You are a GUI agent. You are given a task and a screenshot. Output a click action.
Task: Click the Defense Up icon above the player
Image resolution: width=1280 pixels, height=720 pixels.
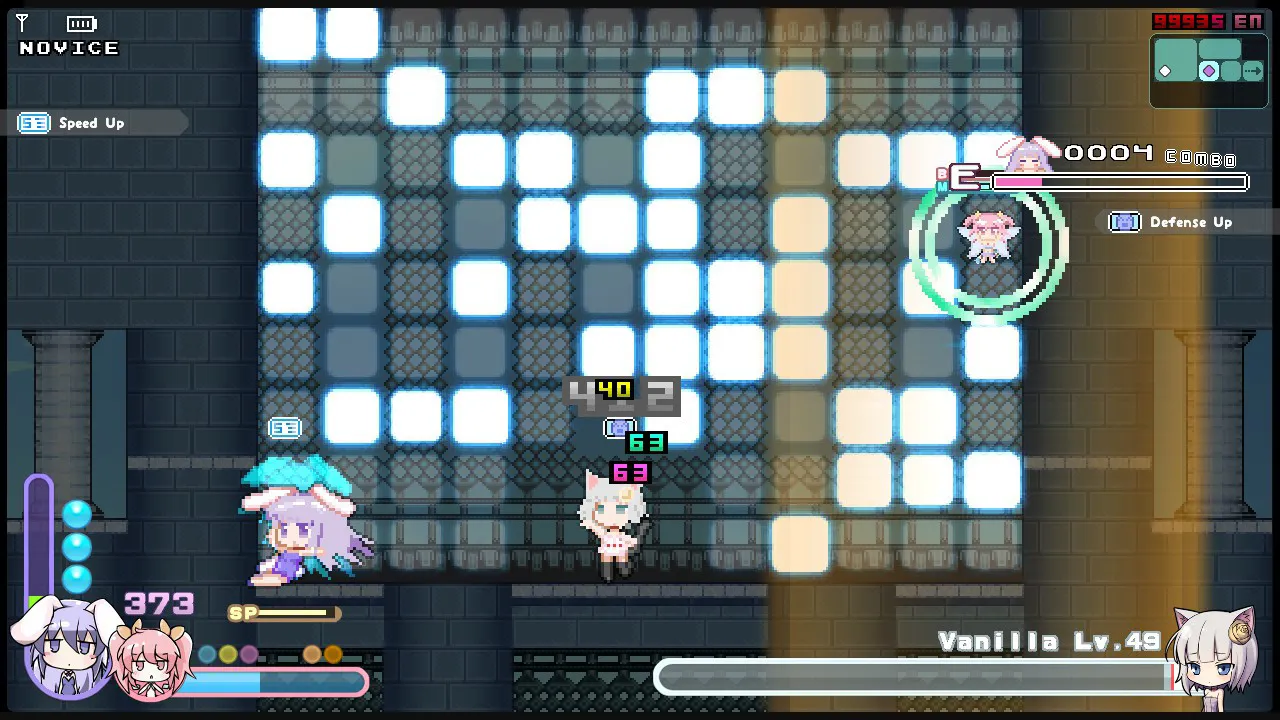click(x=620, y=427)
